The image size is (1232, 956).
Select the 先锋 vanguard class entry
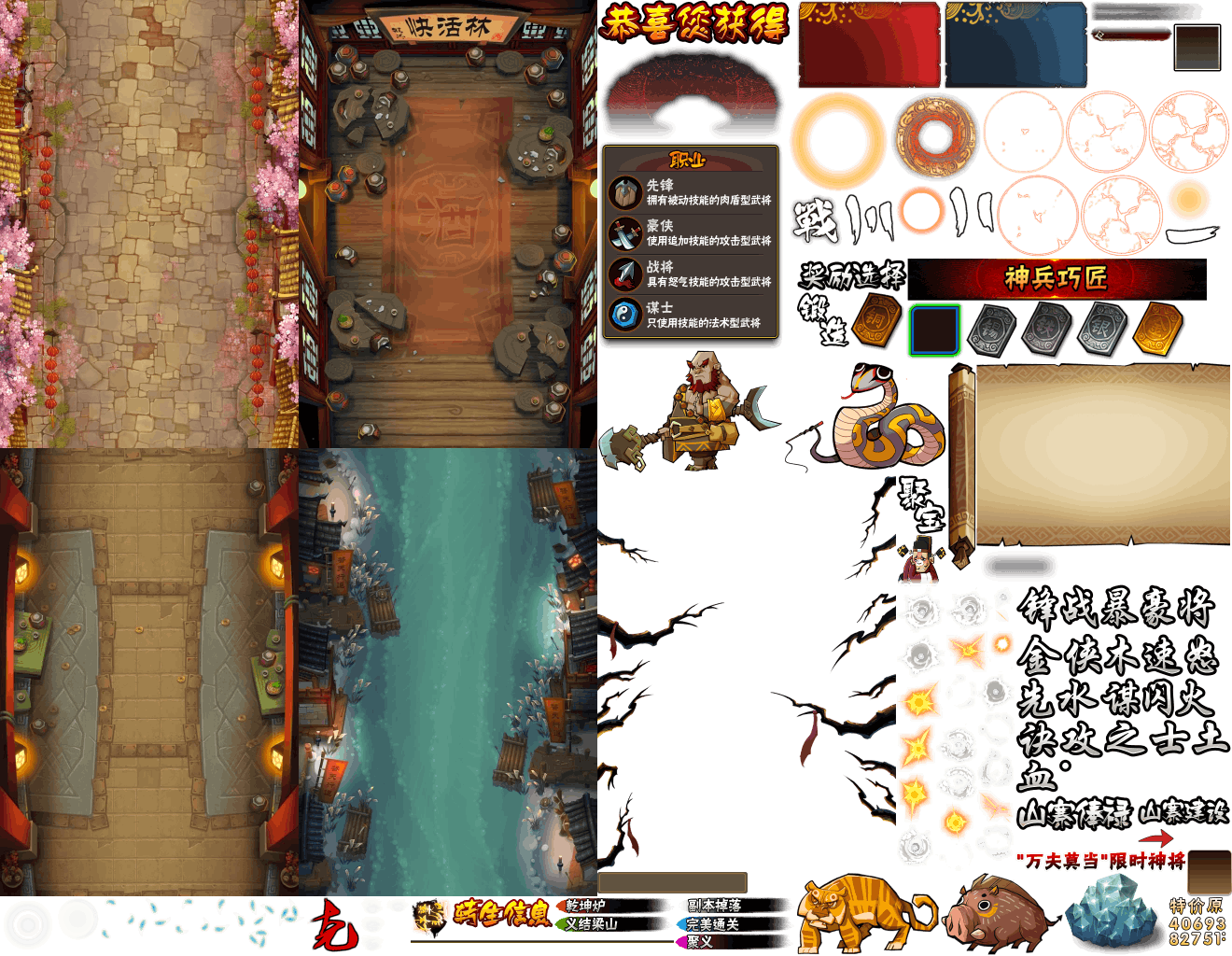[x=691, y=192]
